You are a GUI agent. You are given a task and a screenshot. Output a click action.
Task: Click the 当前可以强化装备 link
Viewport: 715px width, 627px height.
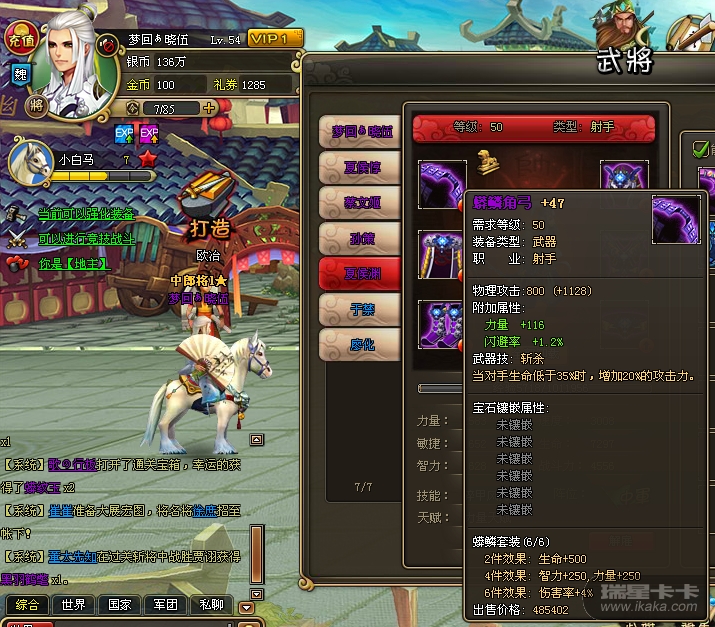point(86,214)
